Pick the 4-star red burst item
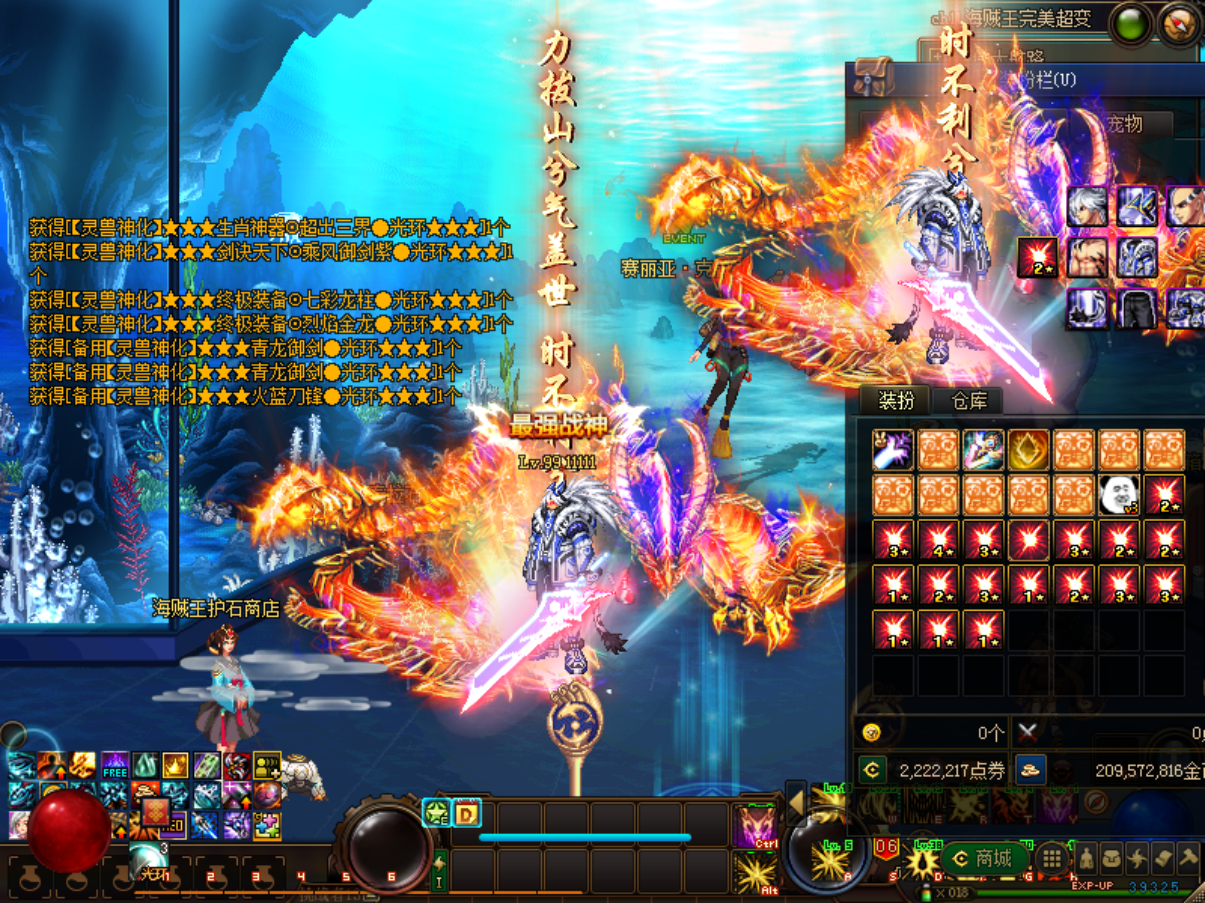This screenshot has height=903, width=1205. pyautogui.click(x=938, y=540)
